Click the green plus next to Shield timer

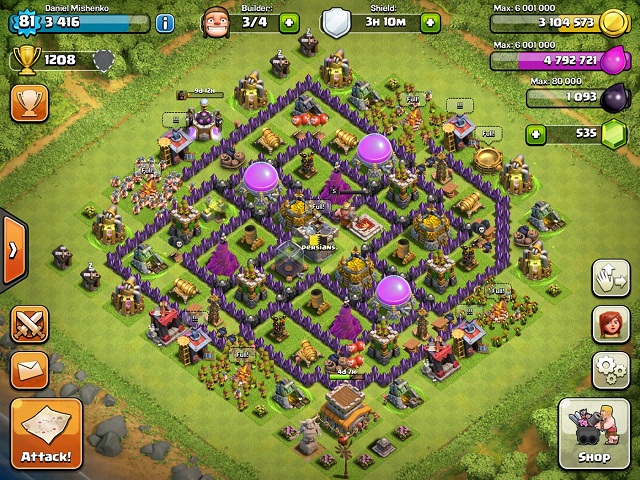431,23
